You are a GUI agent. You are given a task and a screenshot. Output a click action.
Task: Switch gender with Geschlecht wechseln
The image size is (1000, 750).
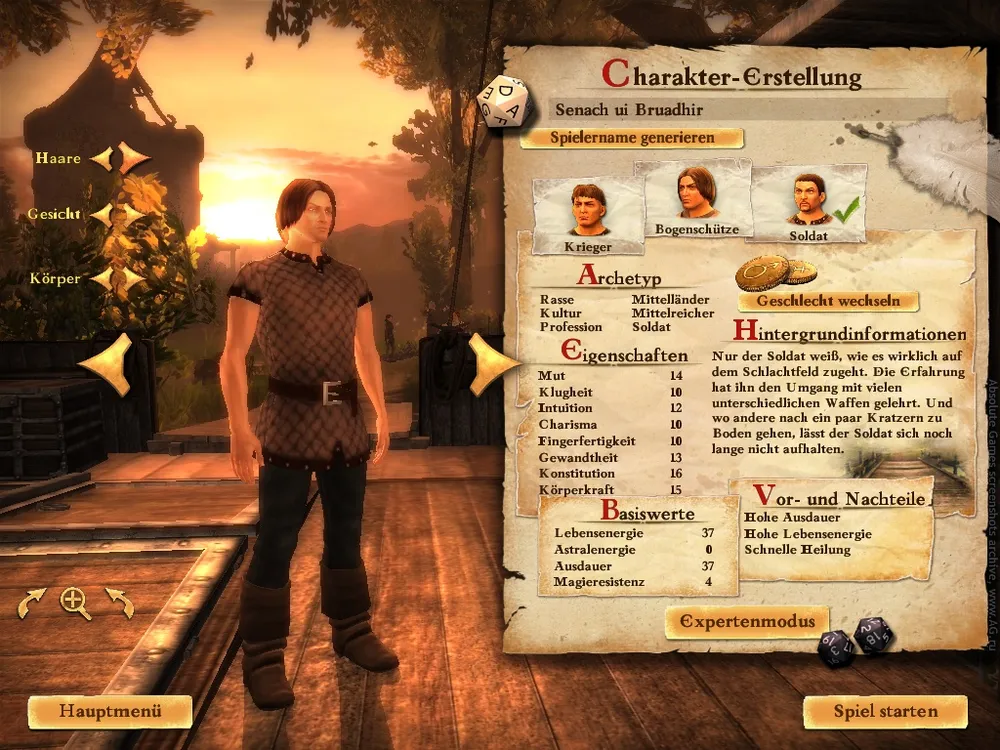pos(828,300)
